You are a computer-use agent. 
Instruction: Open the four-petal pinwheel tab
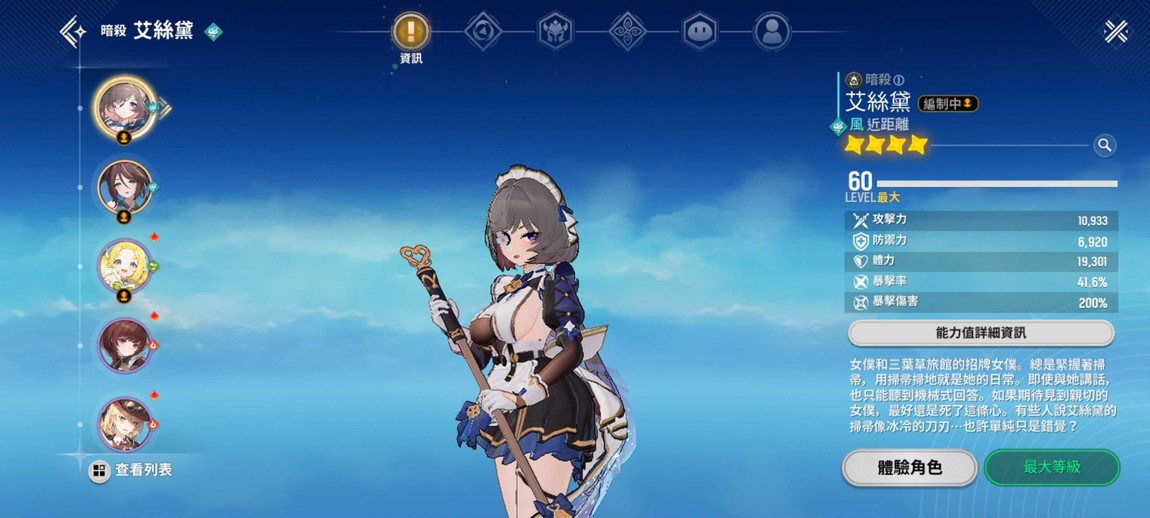point(627,31)
